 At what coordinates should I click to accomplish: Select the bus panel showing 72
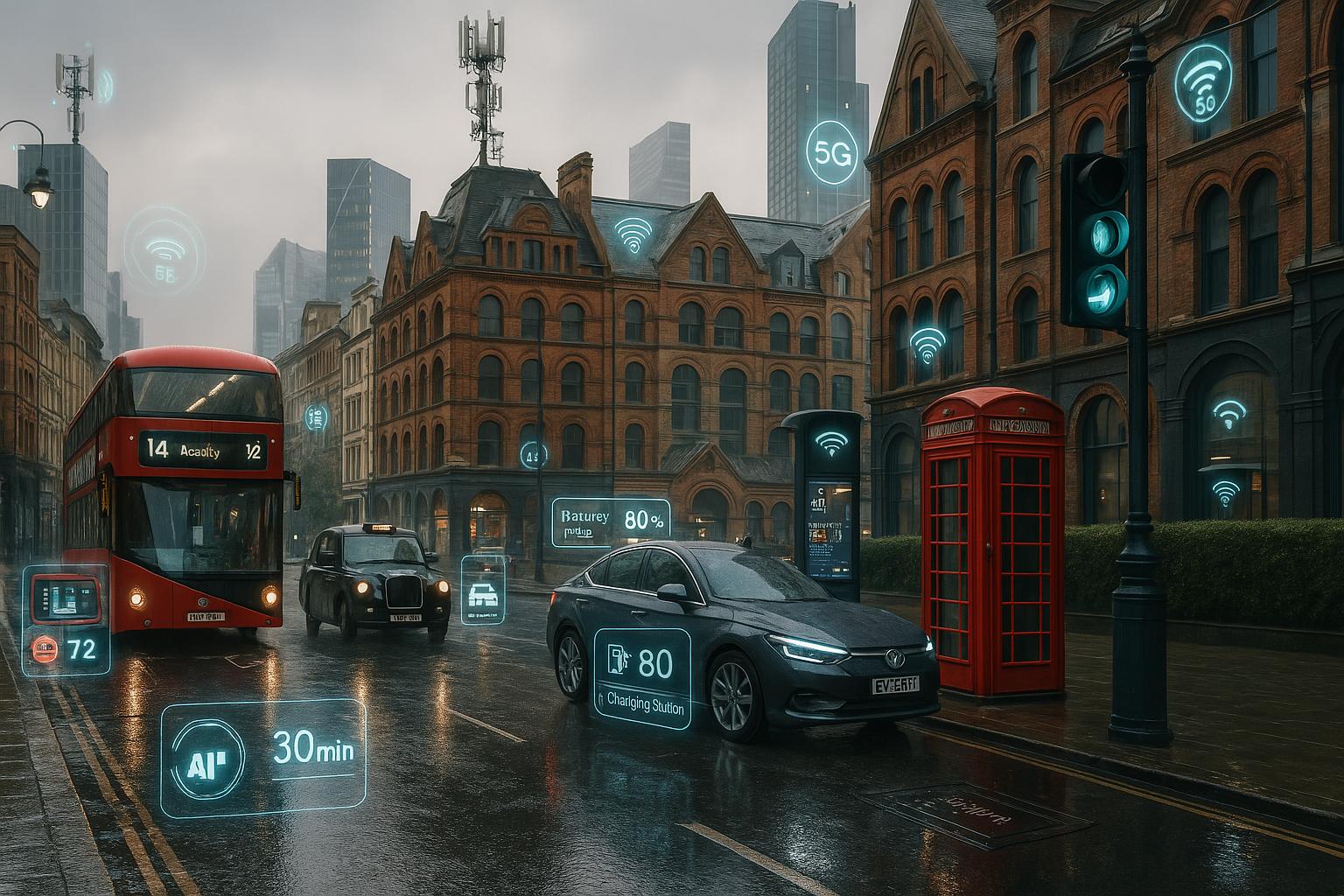[66, 619]
